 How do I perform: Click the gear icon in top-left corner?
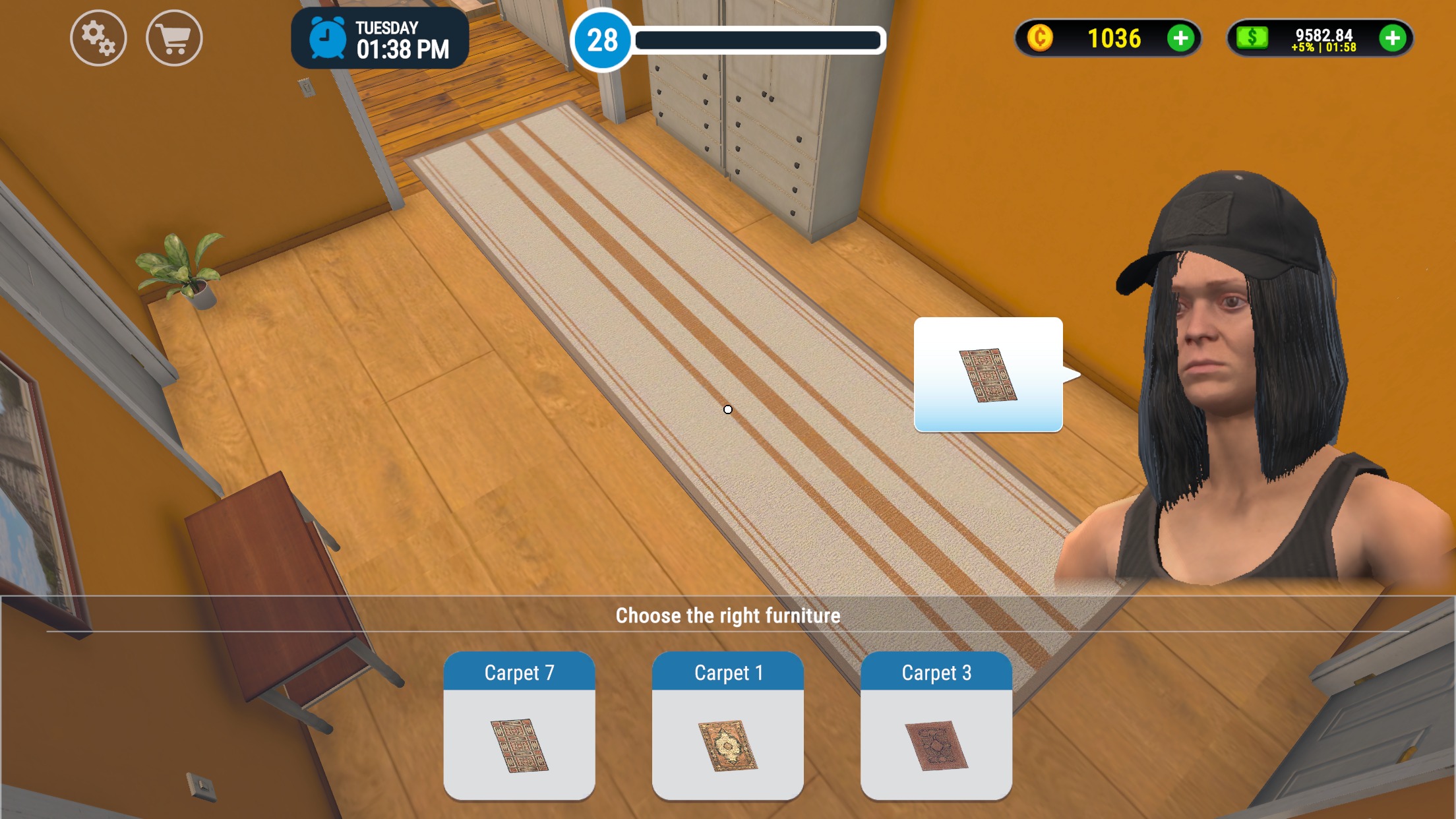[x=98, y=38]
